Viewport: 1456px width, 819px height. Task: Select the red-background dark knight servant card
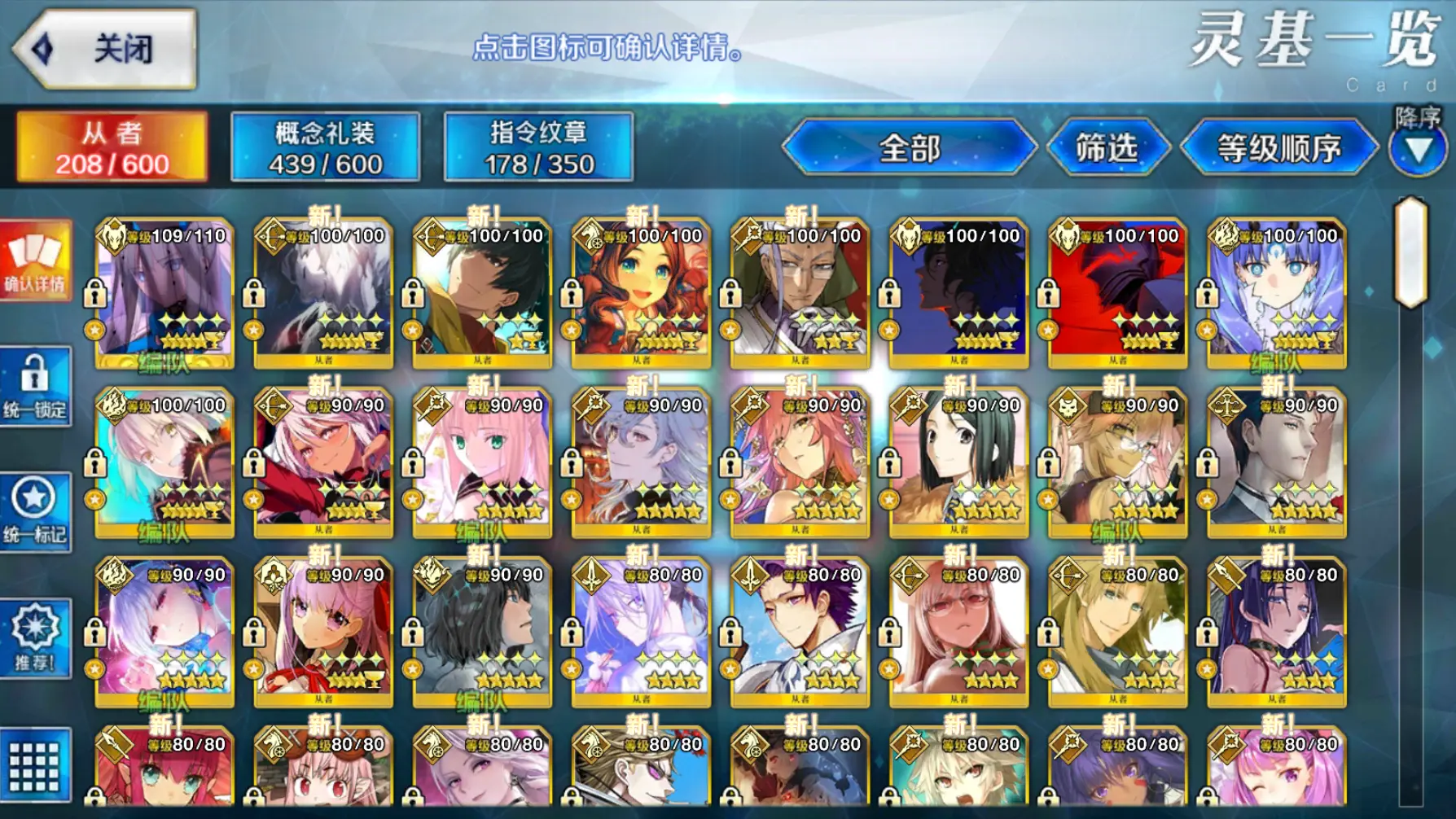[x=1117, y=293]
